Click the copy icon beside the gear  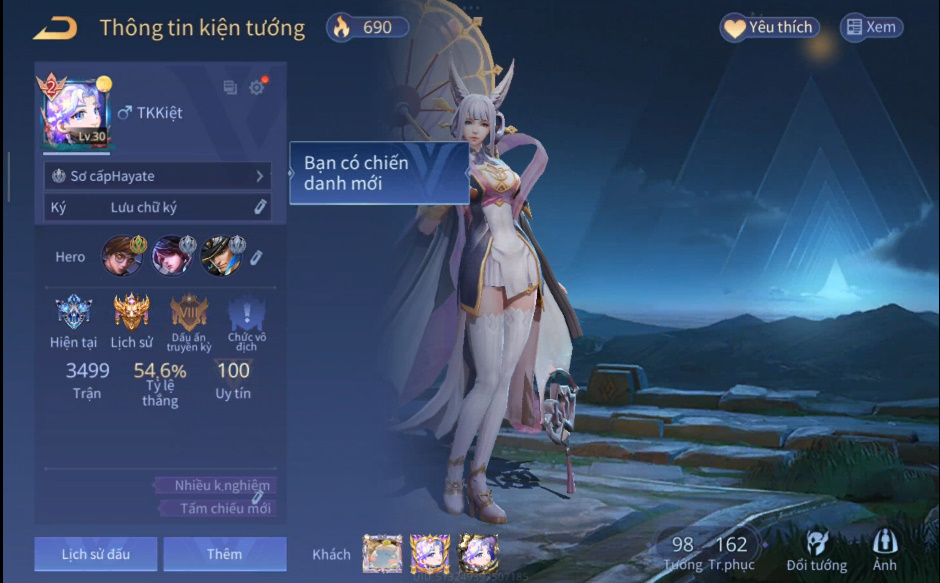pos(230,88)
